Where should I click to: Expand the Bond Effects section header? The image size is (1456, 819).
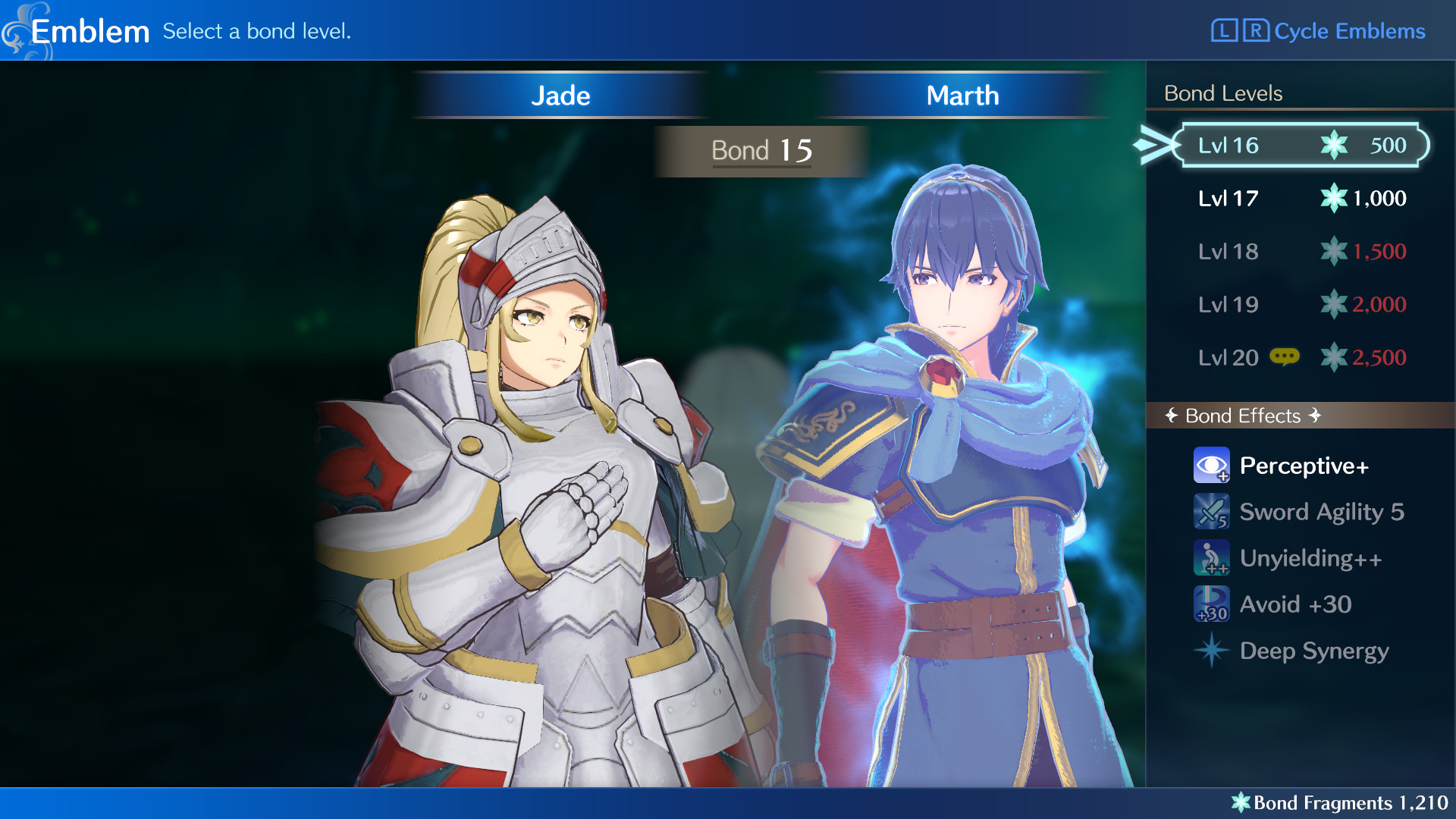(x=1241, y=416)
